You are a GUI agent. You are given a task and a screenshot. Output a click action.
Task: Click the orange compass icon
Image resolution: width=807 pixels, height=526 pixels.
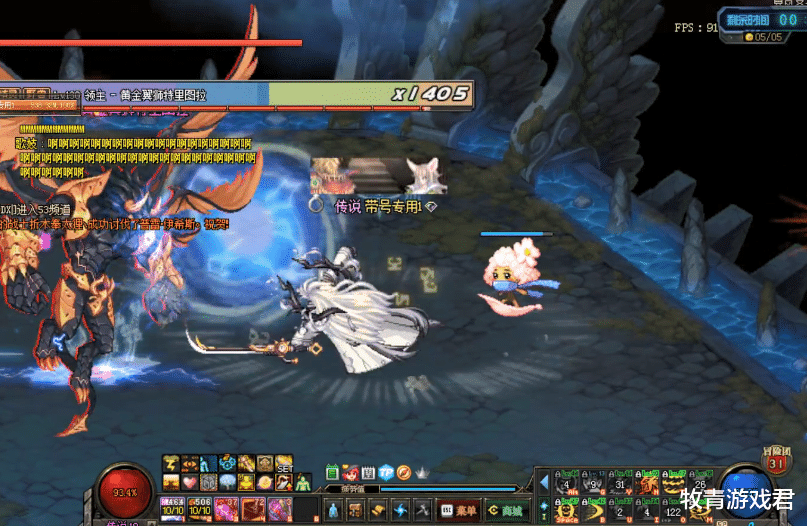403,471
